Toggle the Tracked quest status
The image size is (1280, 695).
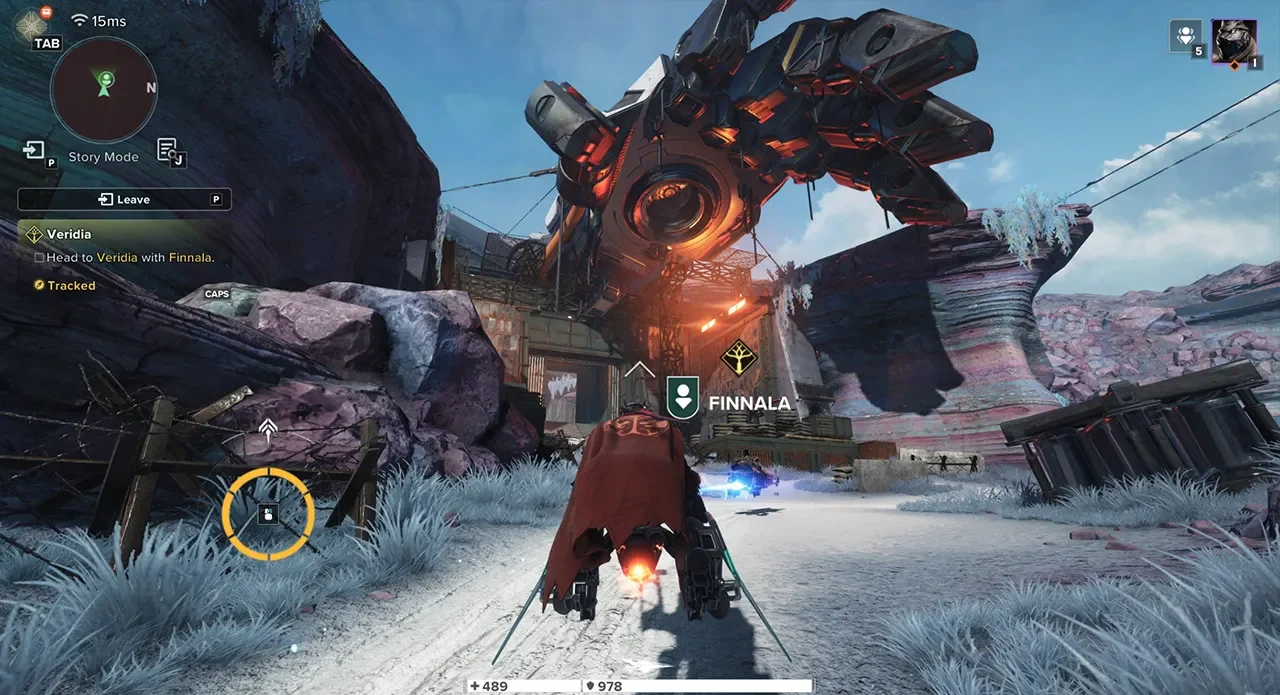coord(65,286)
